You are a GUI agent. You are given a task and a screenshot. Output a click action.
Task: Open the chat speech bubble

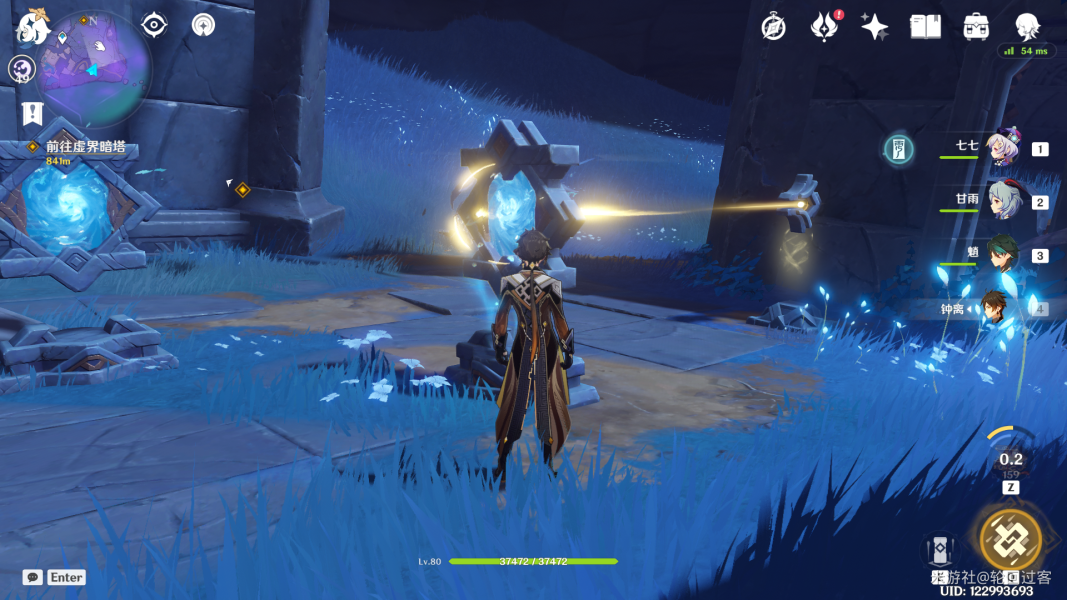33,577
